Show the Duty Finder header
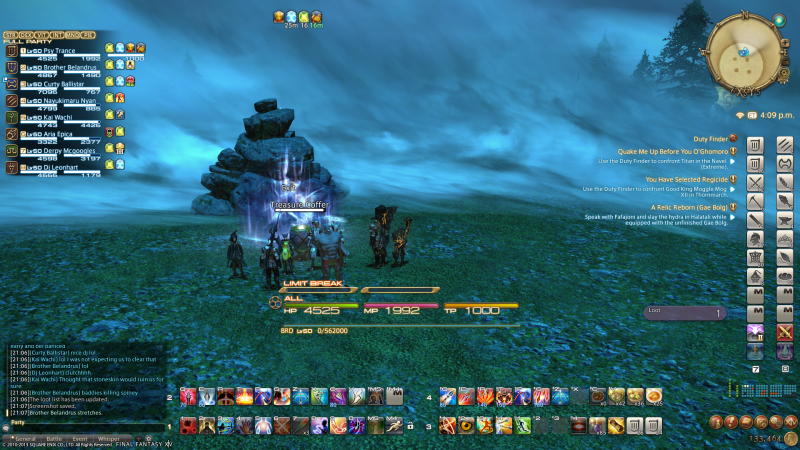Screen dimensions: 800x450 pyautogui.click(x=709, y=138)
